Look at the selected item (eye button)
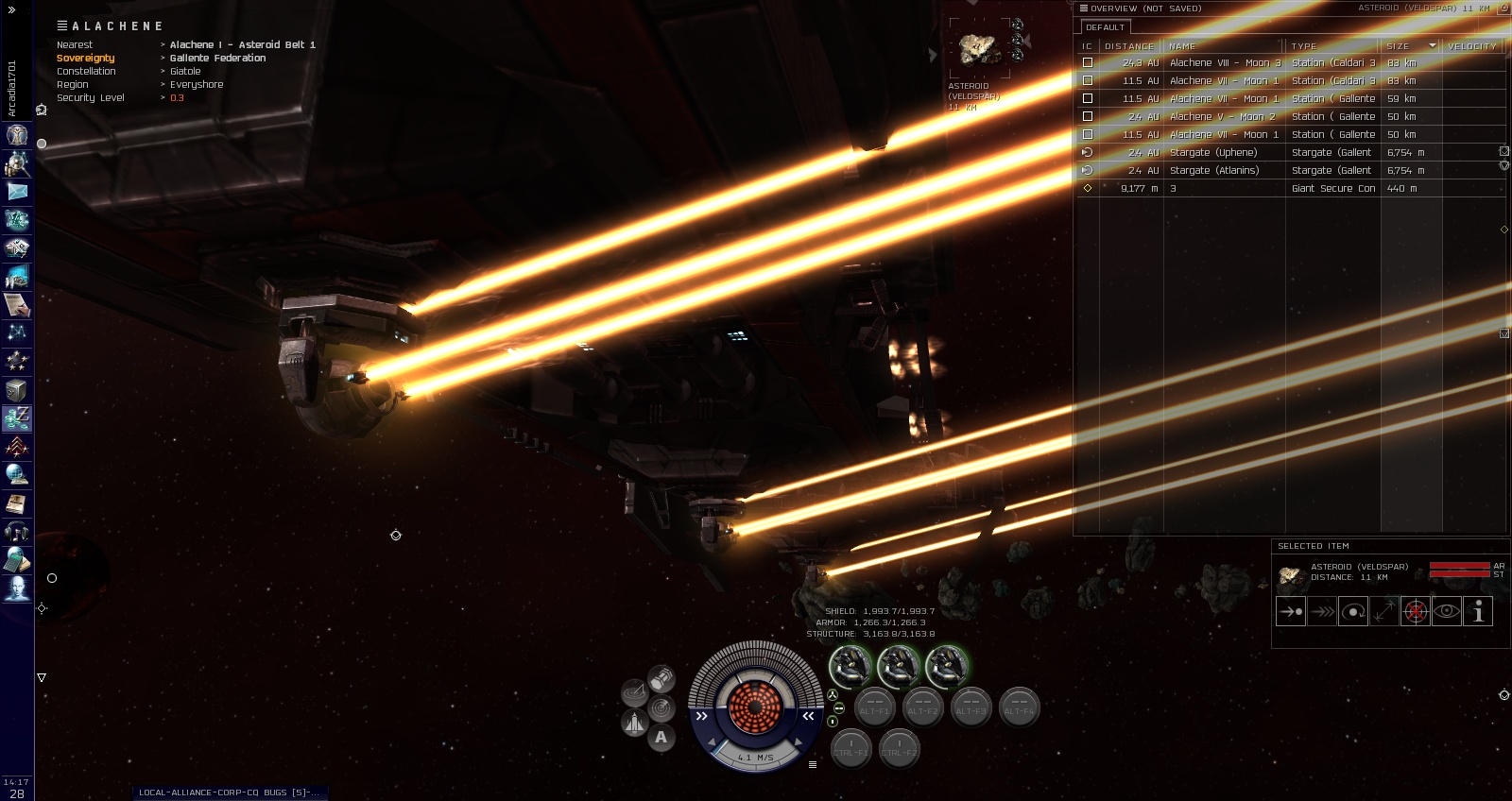The height and width of the screenshot is (801, 1512). (x=1447, y=611)
